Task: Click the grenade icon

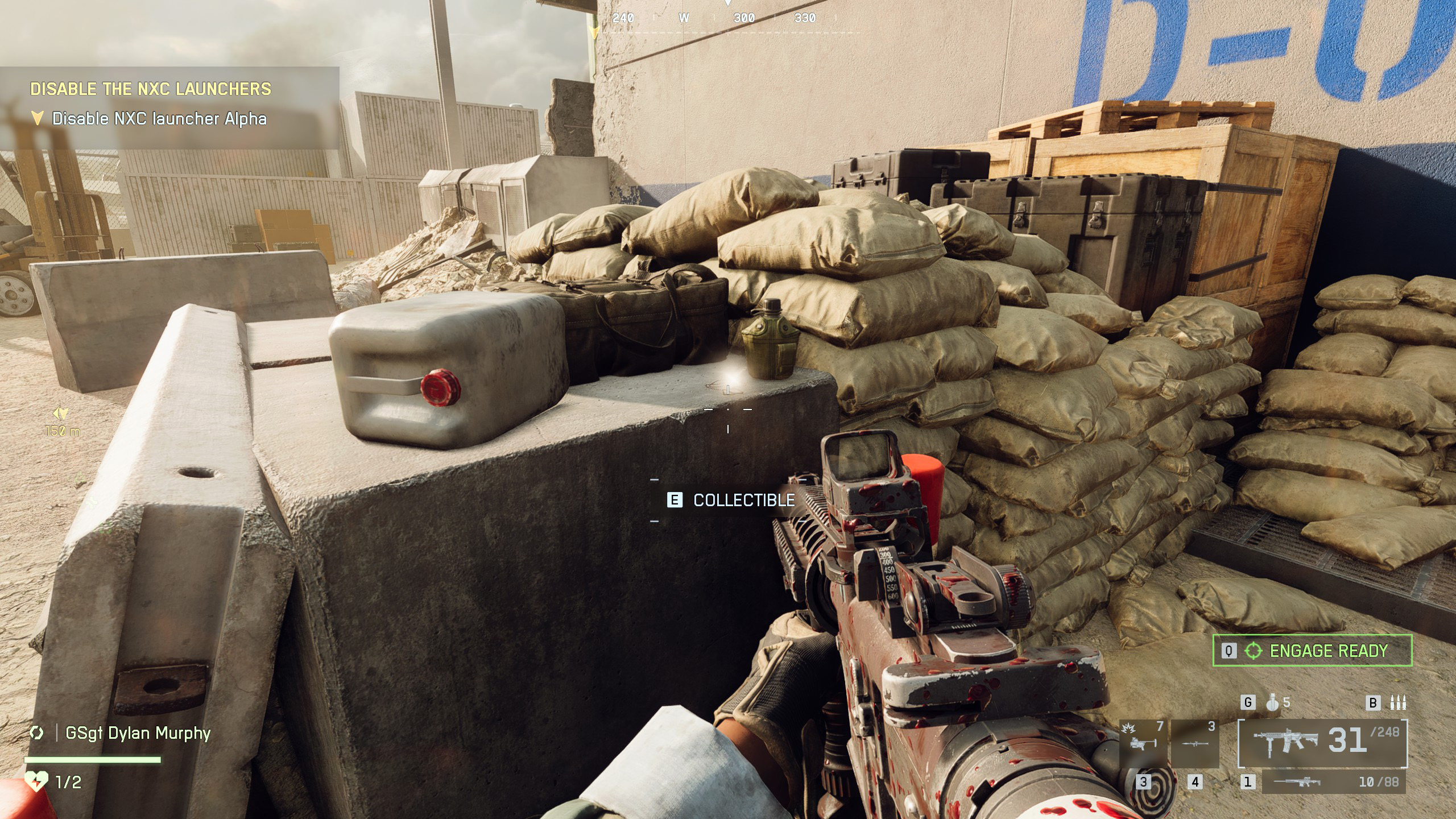Action: 1272,703
